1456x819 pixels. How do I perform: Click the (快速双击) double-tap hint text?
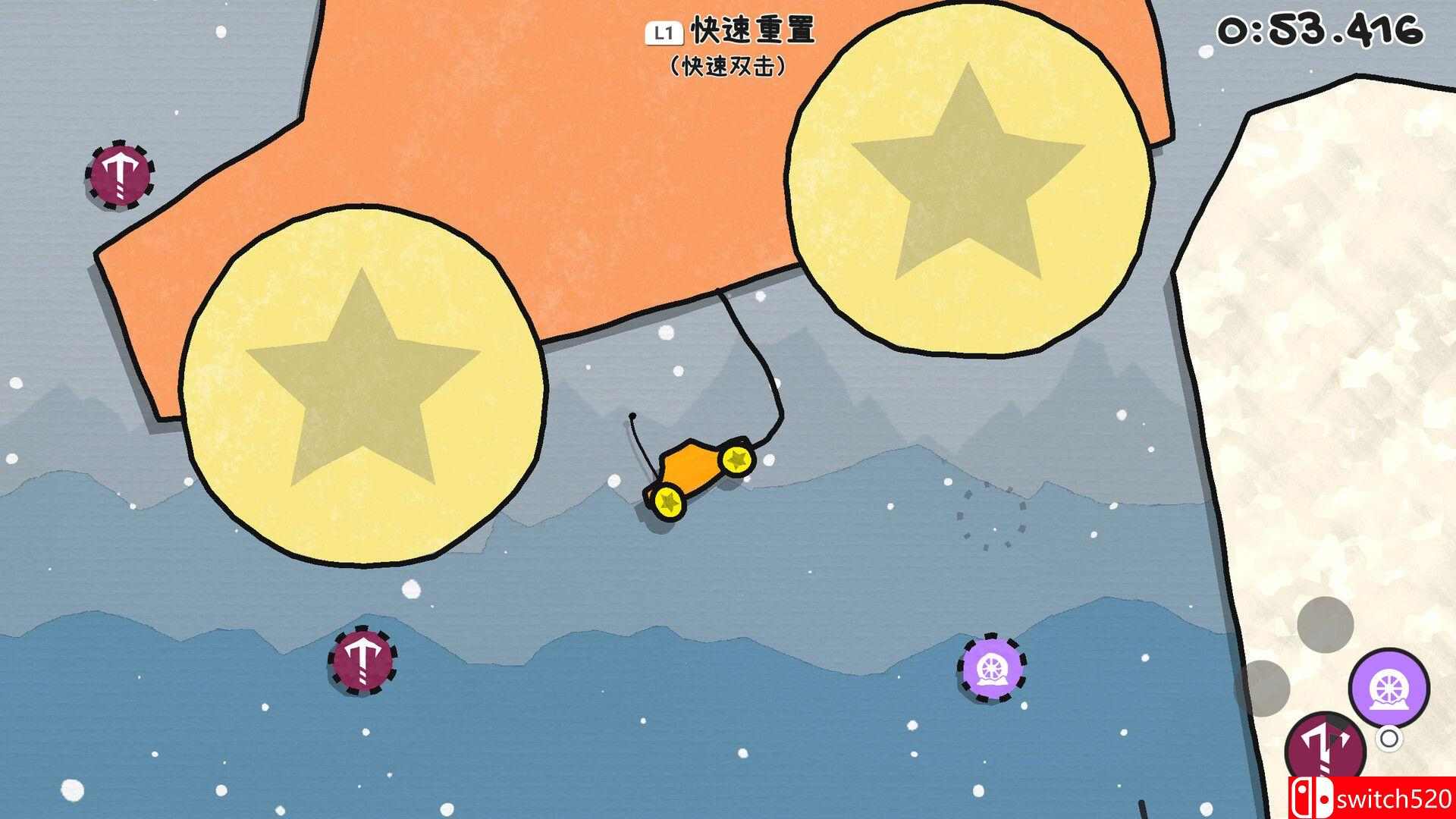coord(728,67)
